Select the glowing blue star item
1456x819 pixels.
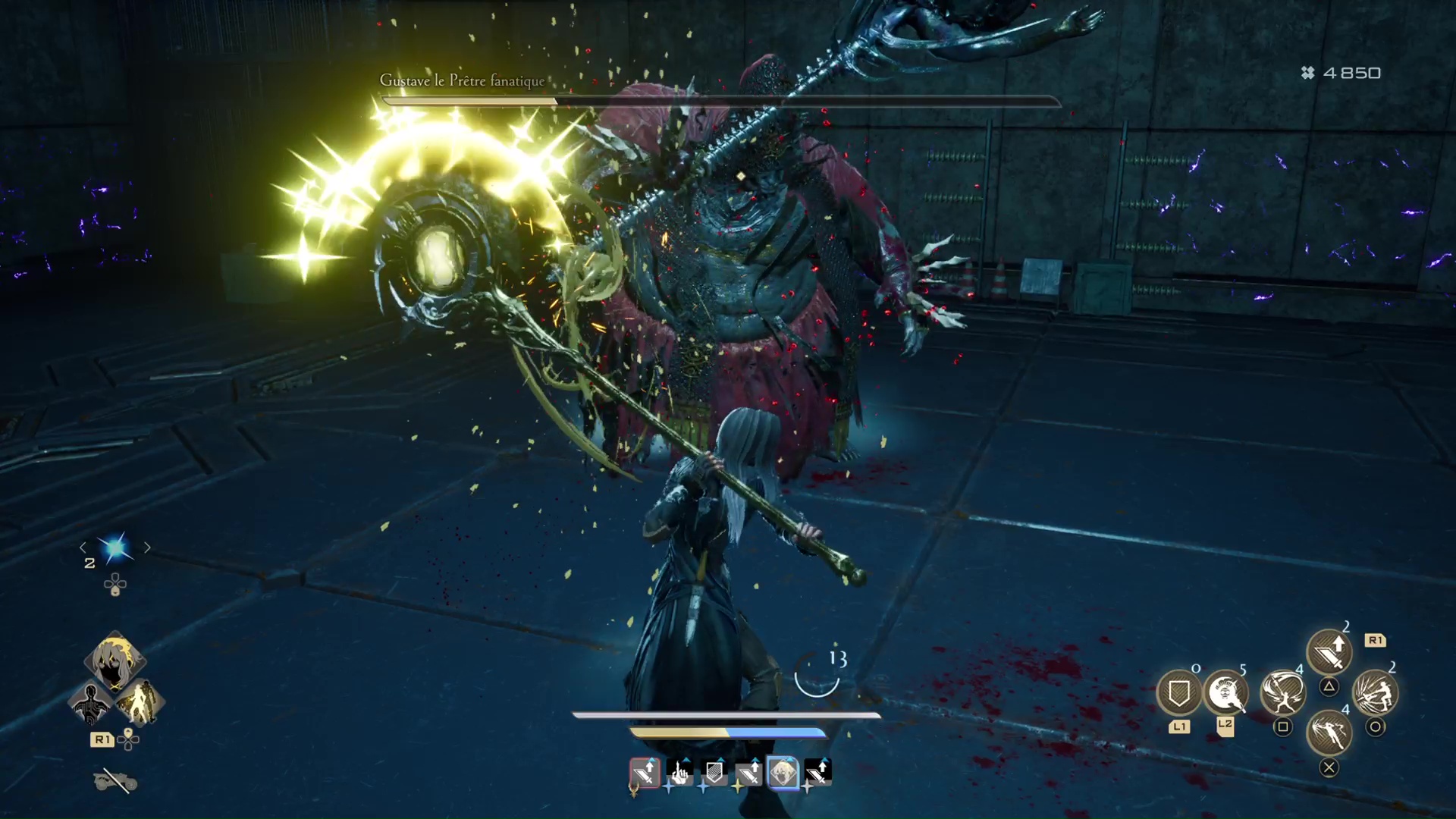point(115,548)
